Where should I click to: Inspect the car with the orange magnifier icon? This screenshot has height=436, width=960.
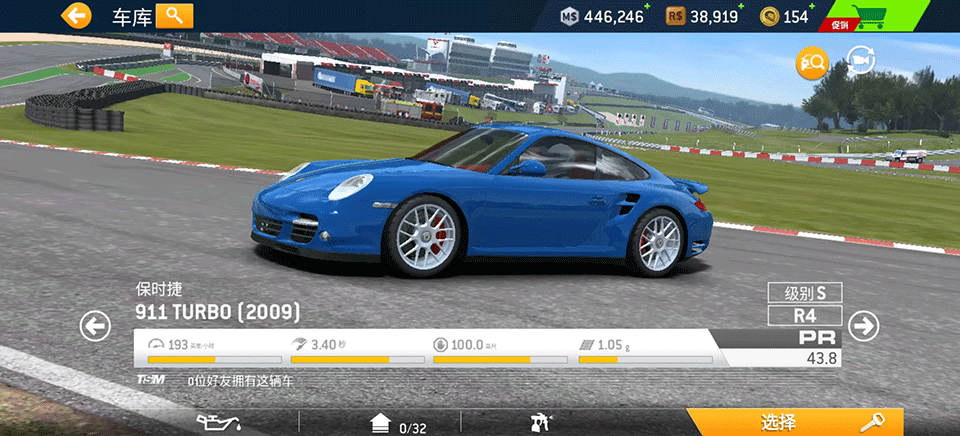(811, 63)
